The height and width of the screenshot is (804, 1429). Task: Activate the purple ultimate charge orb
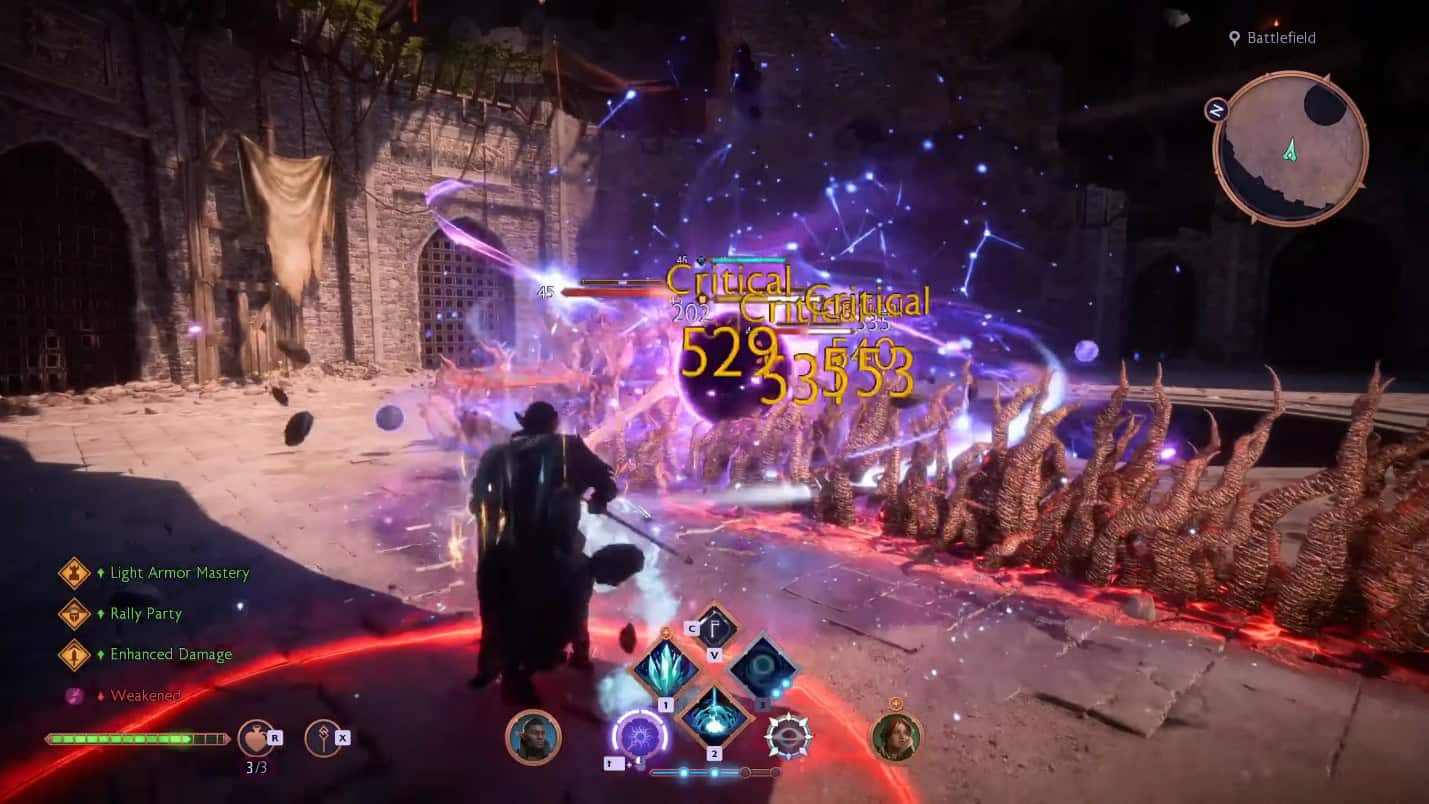[639, 735]
